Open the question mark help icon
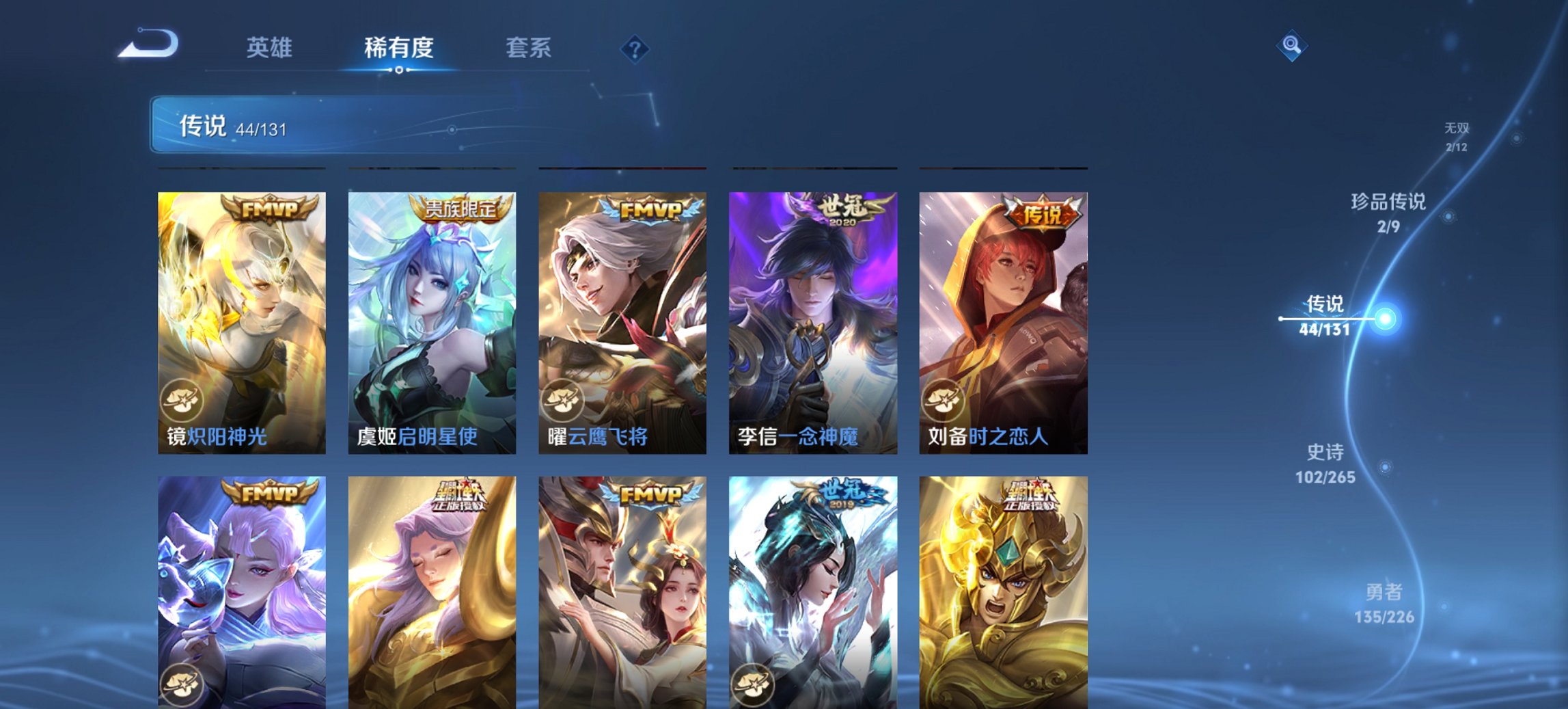The height and width of the screenshot is (709, 1568). 635,48
